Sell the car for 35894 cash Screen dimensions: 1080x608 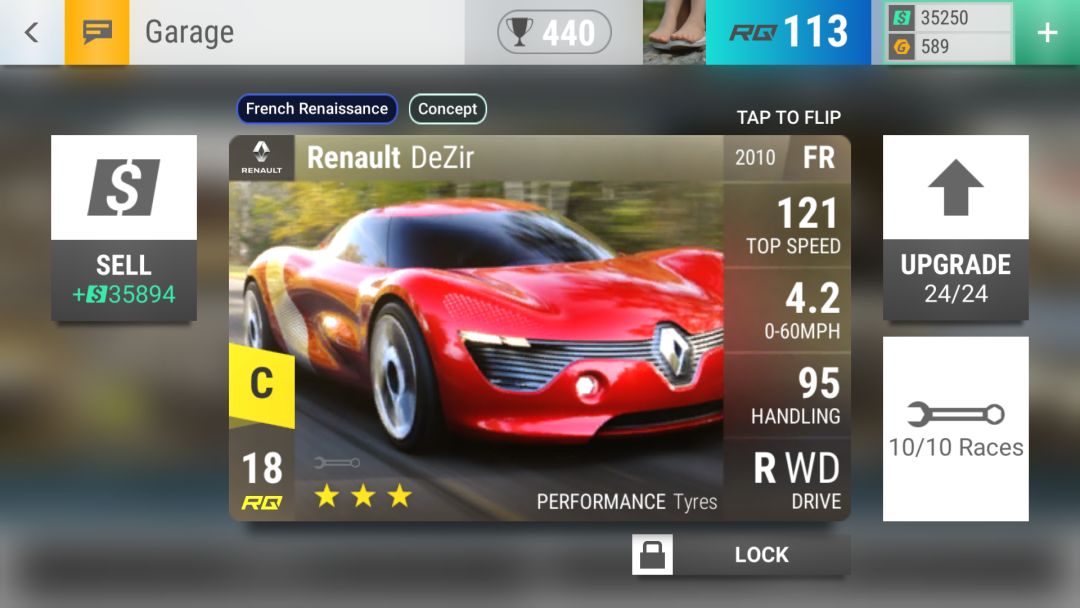click(124, 229)
